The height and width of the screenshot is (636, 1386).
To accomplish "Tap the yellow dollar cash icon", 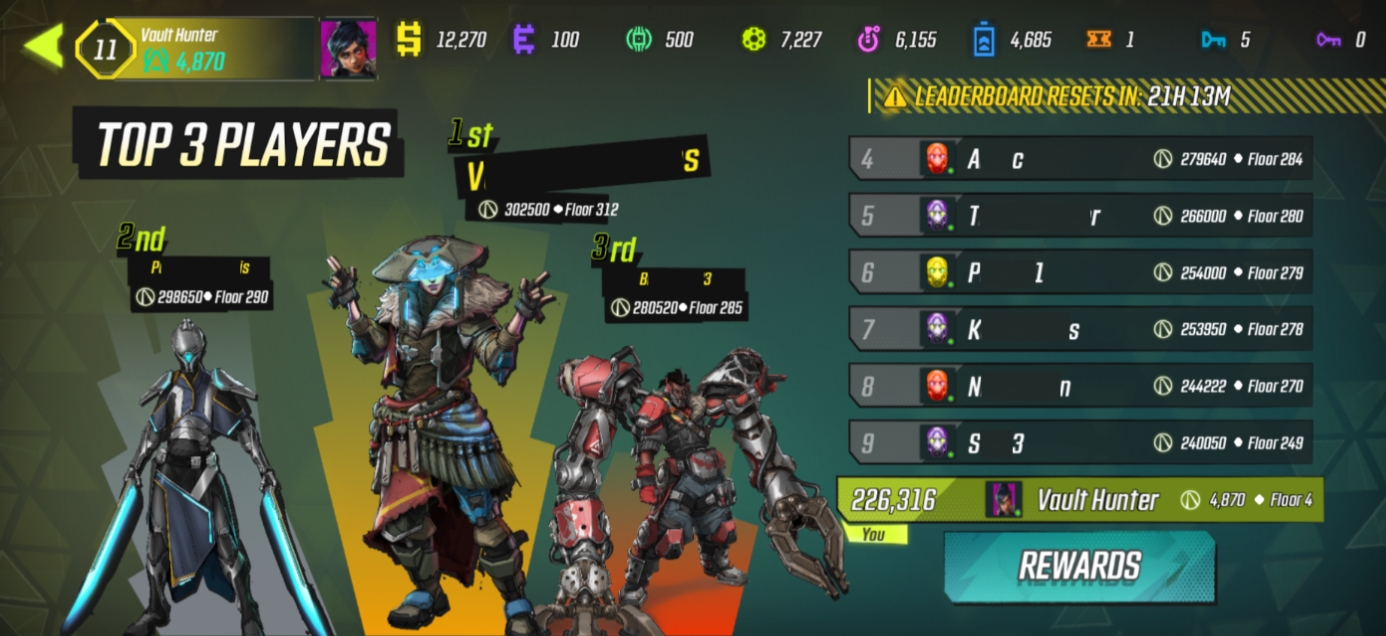I will coord(408,40).
